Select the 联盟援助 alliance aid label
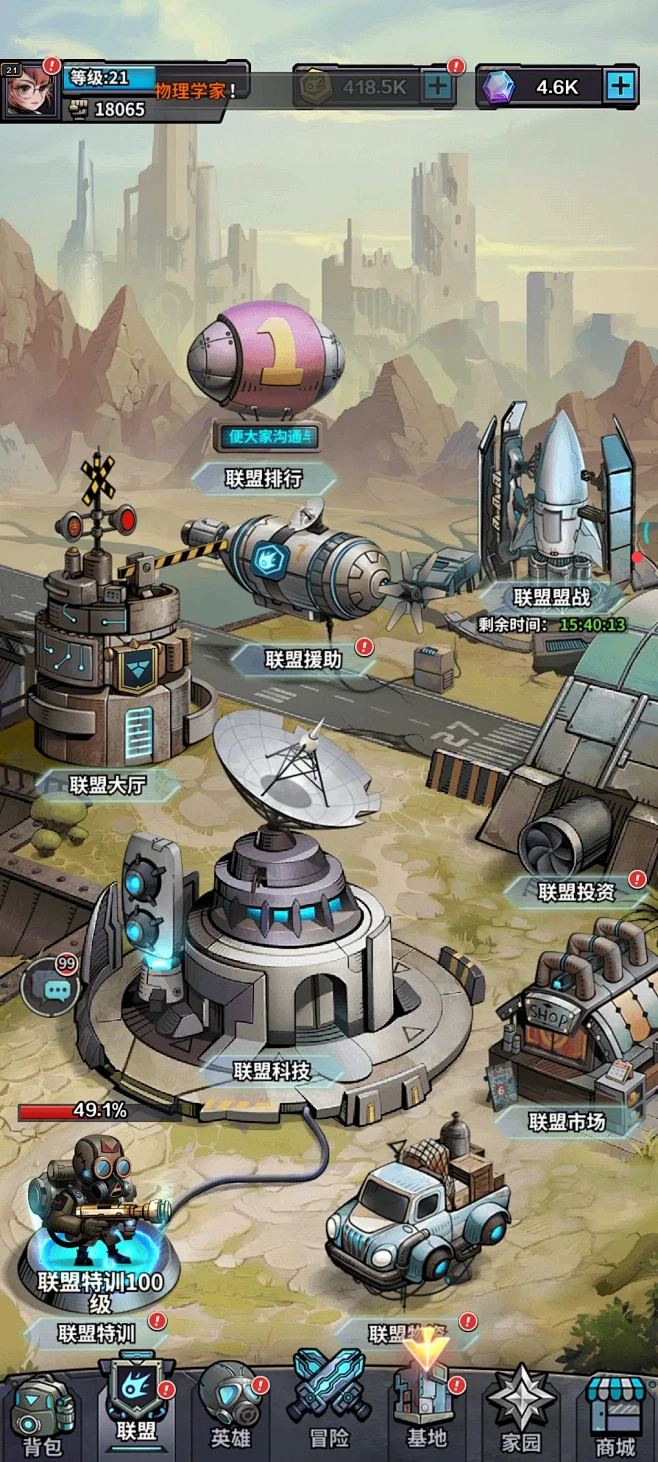The height and width of the screenshot is (1462, 658). click(x=303, y=659)
